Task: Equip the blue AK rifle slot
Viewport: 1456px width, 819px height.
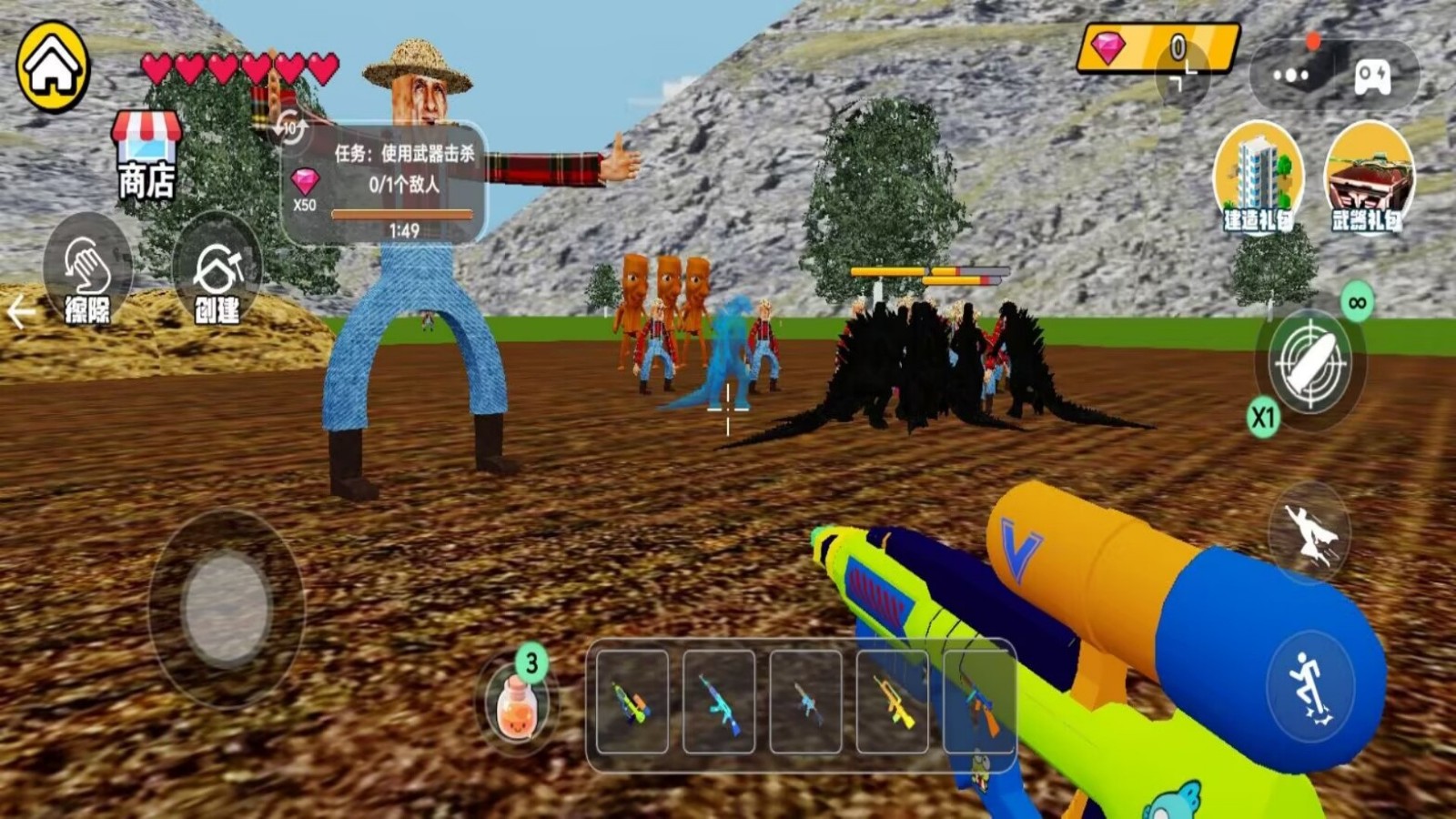Action: 719,702
